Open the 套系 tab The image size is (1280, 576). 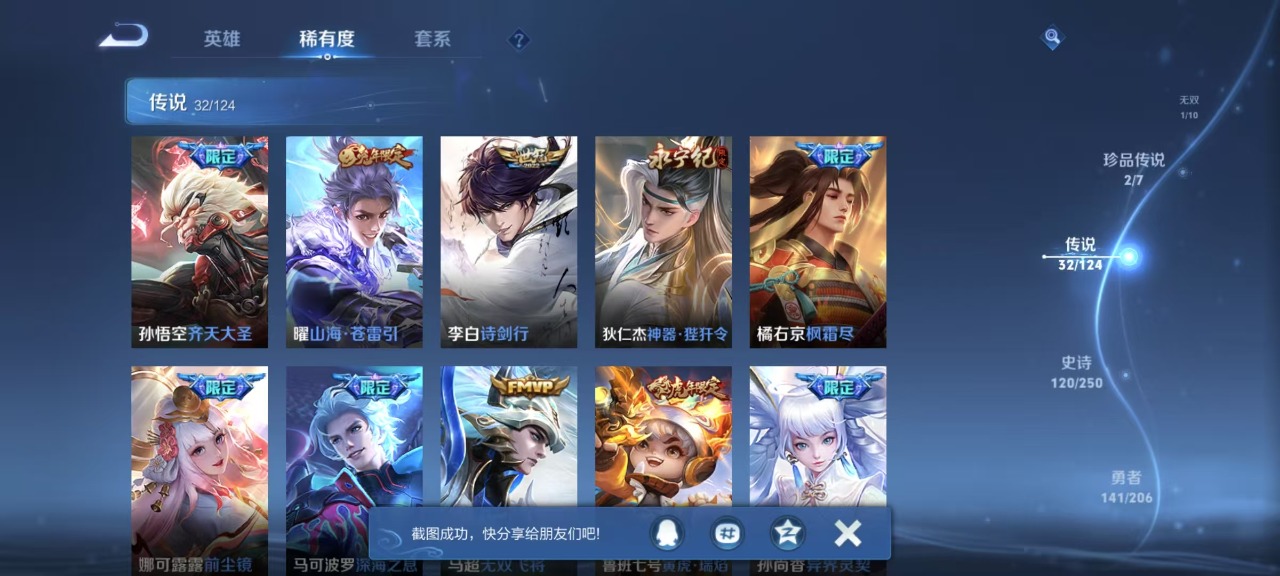(432, 39)
